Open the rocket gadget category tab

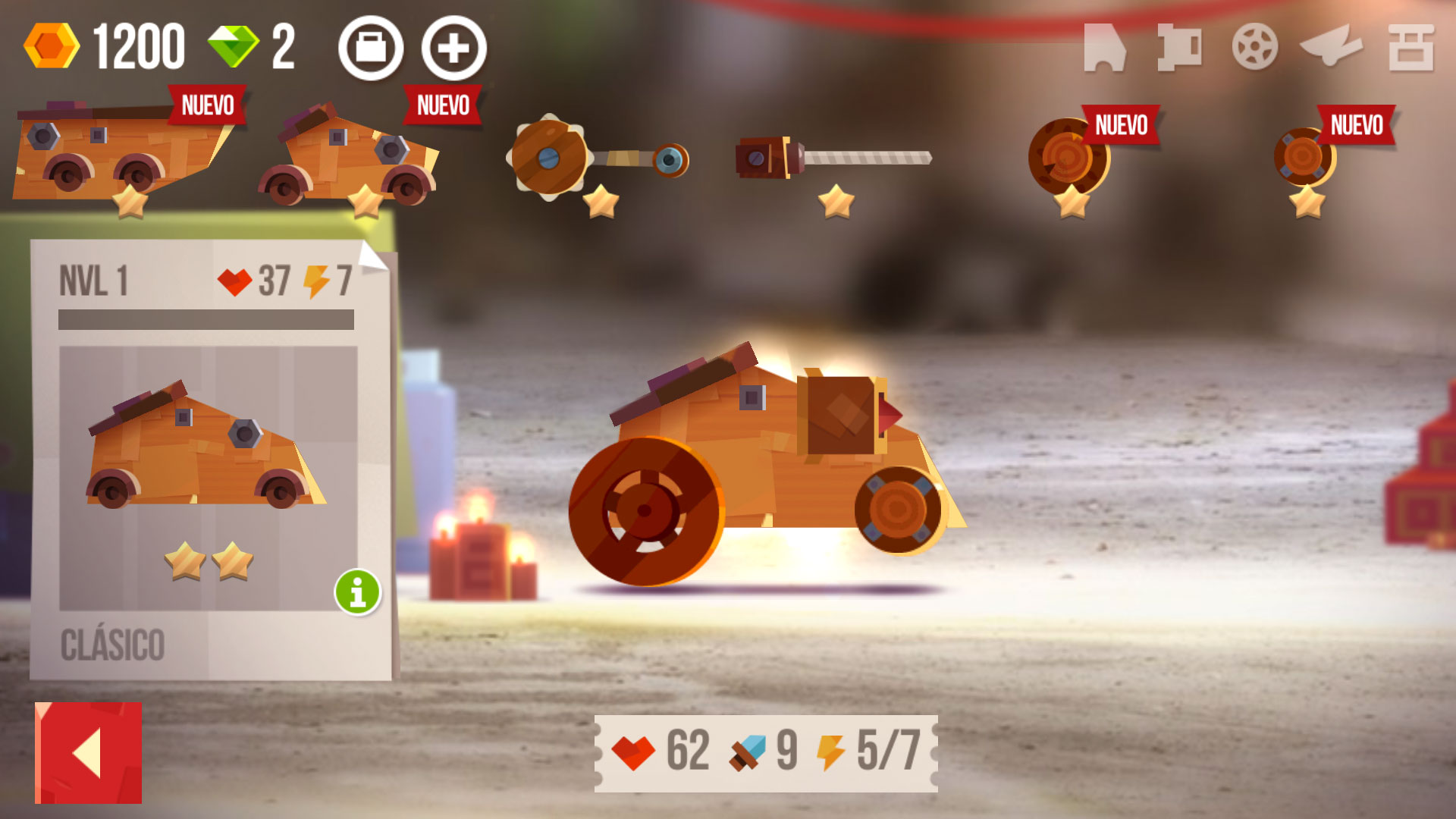coord(1331,47)
